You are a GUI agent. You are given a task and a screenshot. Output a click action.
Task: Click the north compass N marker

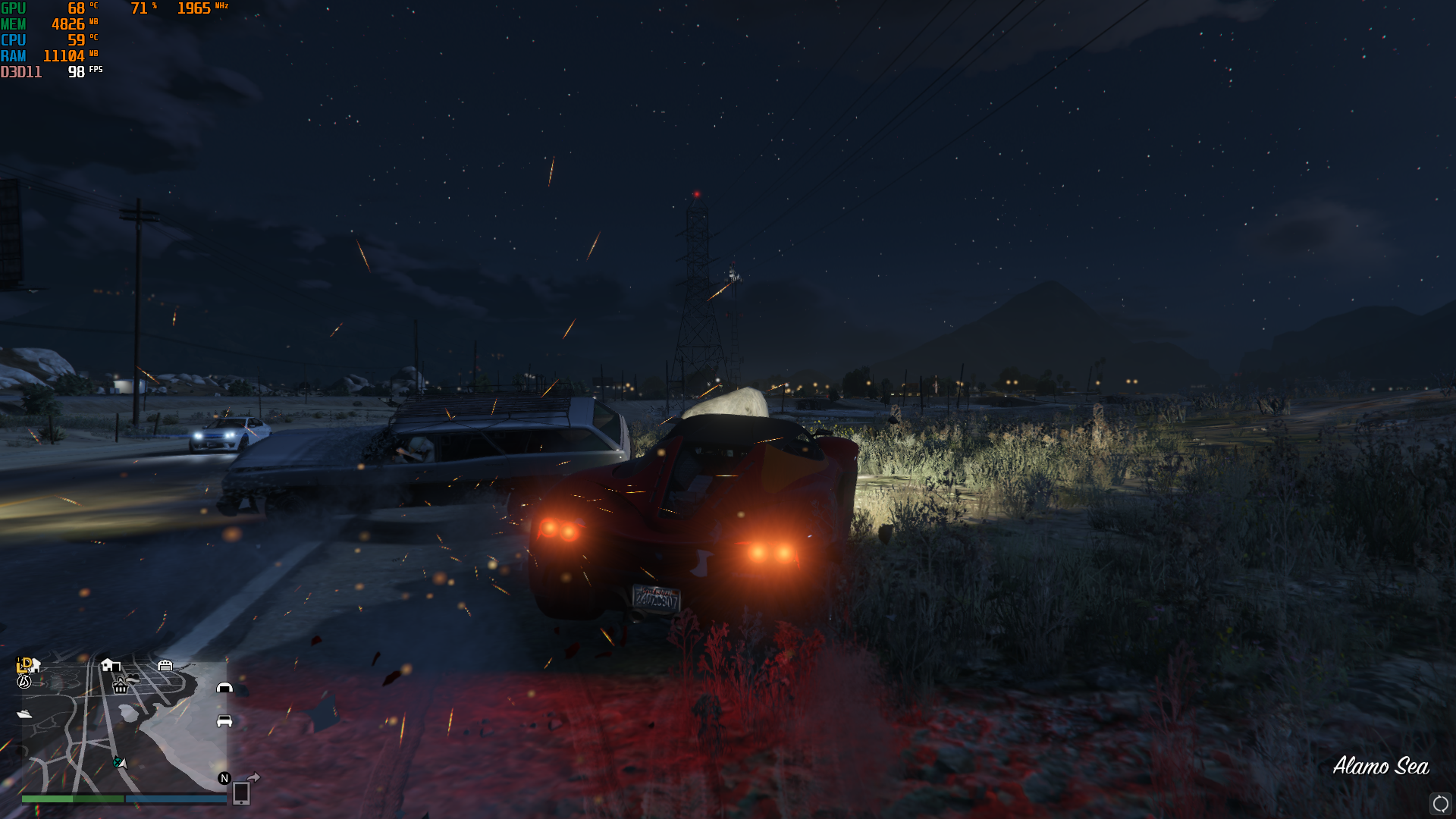(x=224, y=778)
